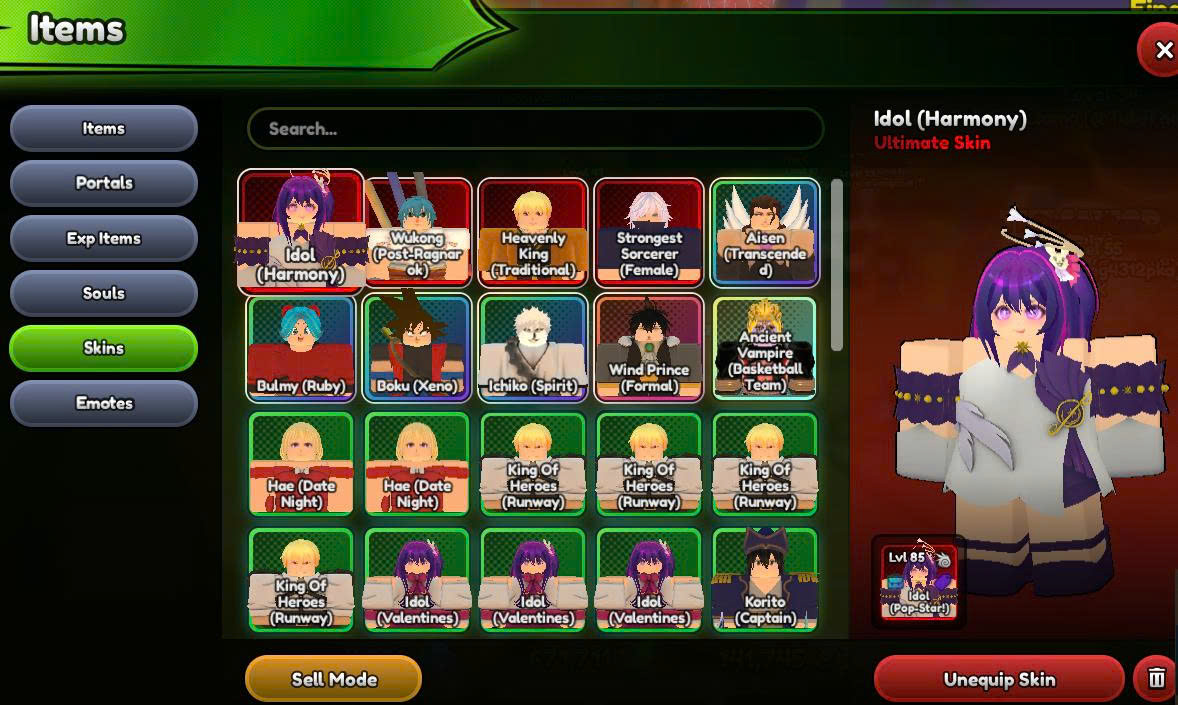Viewport: 1178px width, 705px height.
Task: Activate Sell Mode
Action: (x=333, y=679)
